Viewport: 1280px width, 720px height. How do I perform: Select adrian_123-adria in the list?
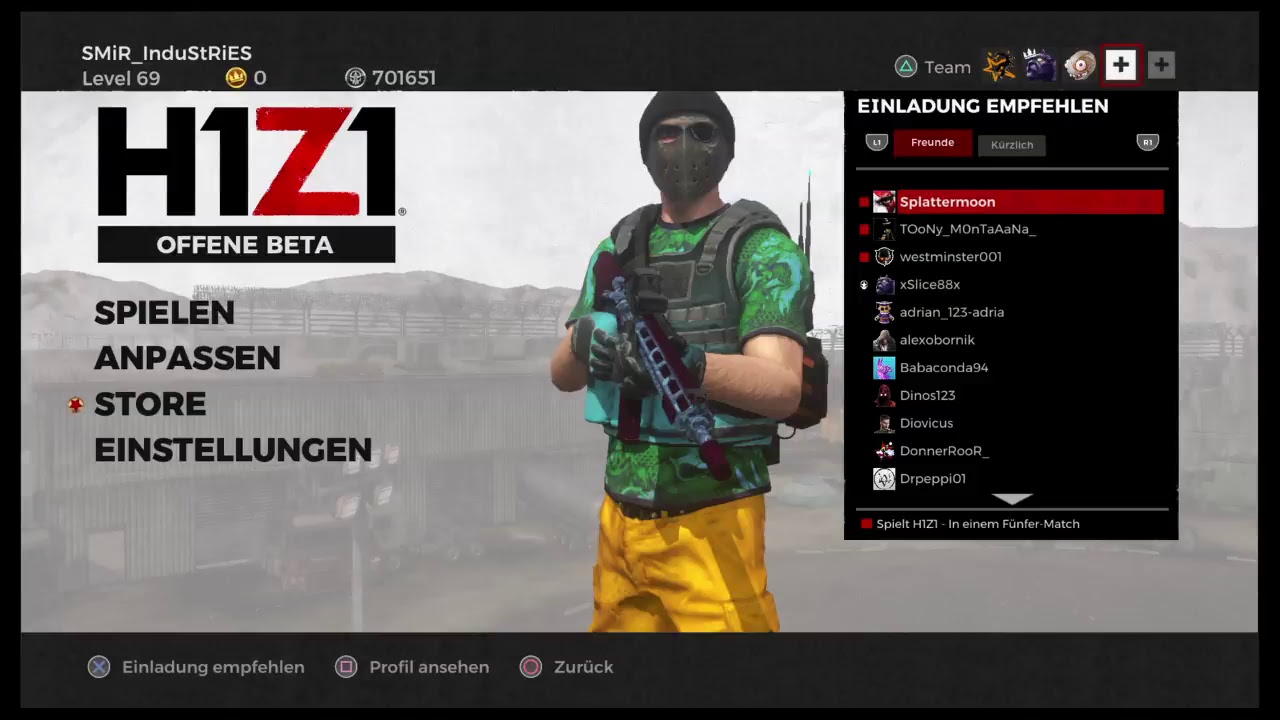951,312
